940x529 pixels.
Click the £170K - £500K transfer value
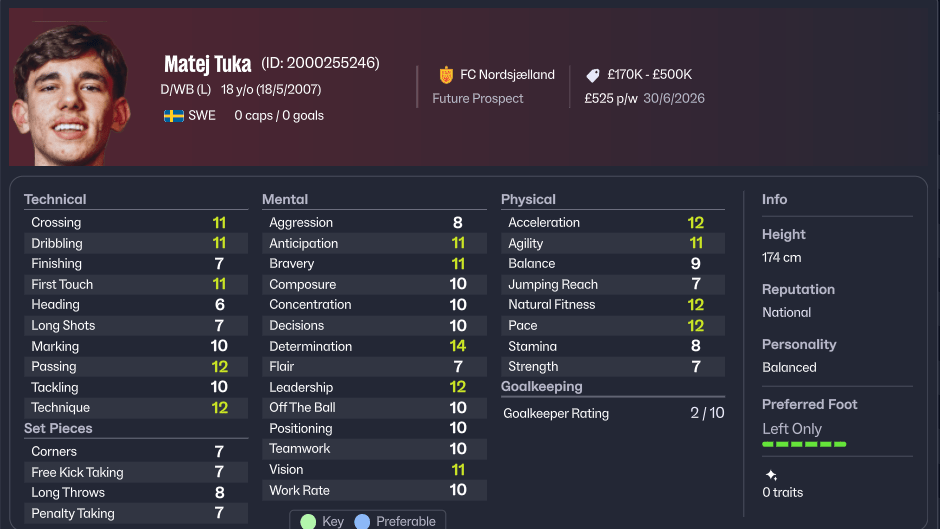649,75
